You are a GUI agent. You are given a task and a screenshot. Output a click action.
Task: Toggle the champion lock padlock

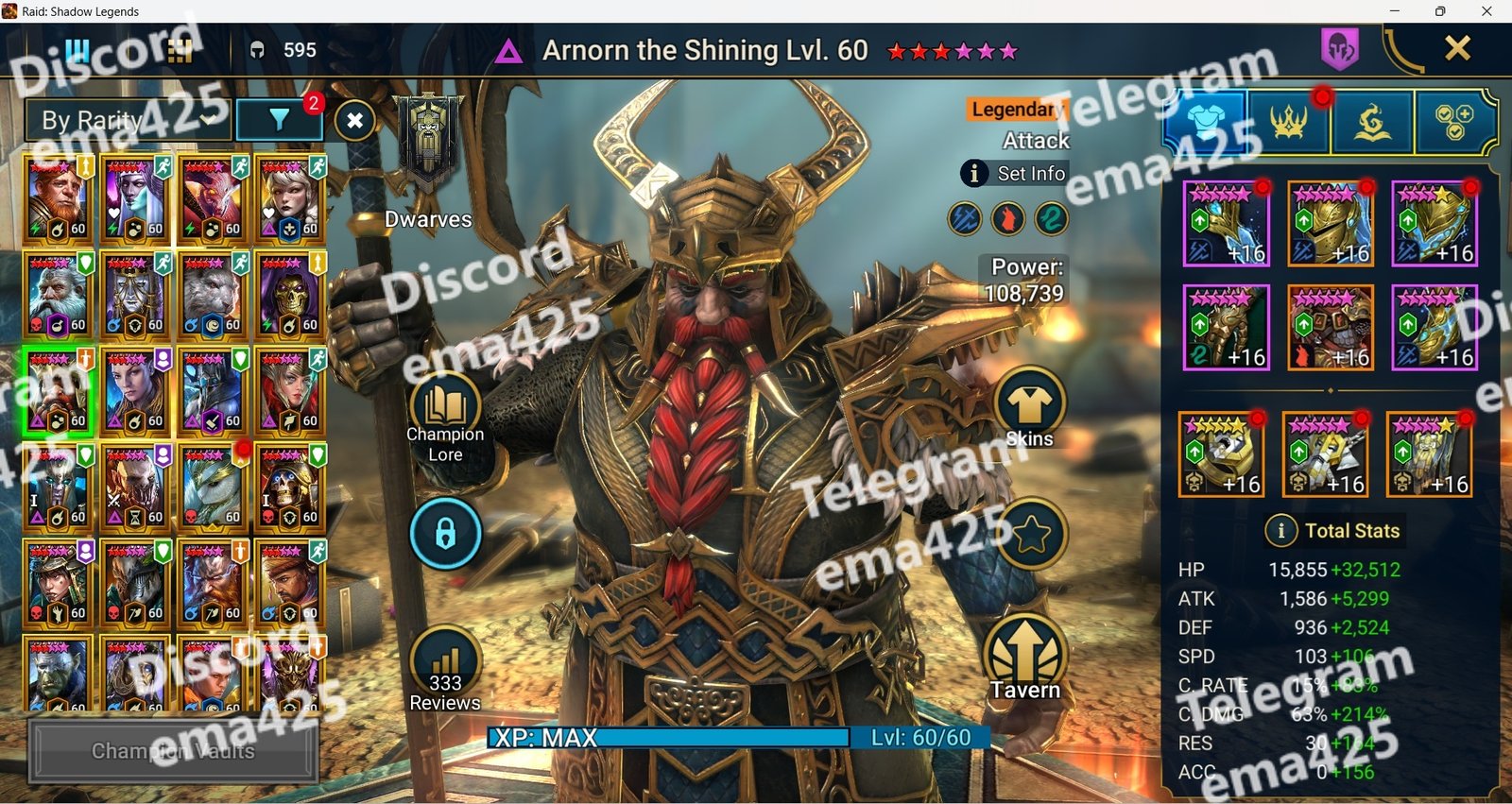point(445,534)
